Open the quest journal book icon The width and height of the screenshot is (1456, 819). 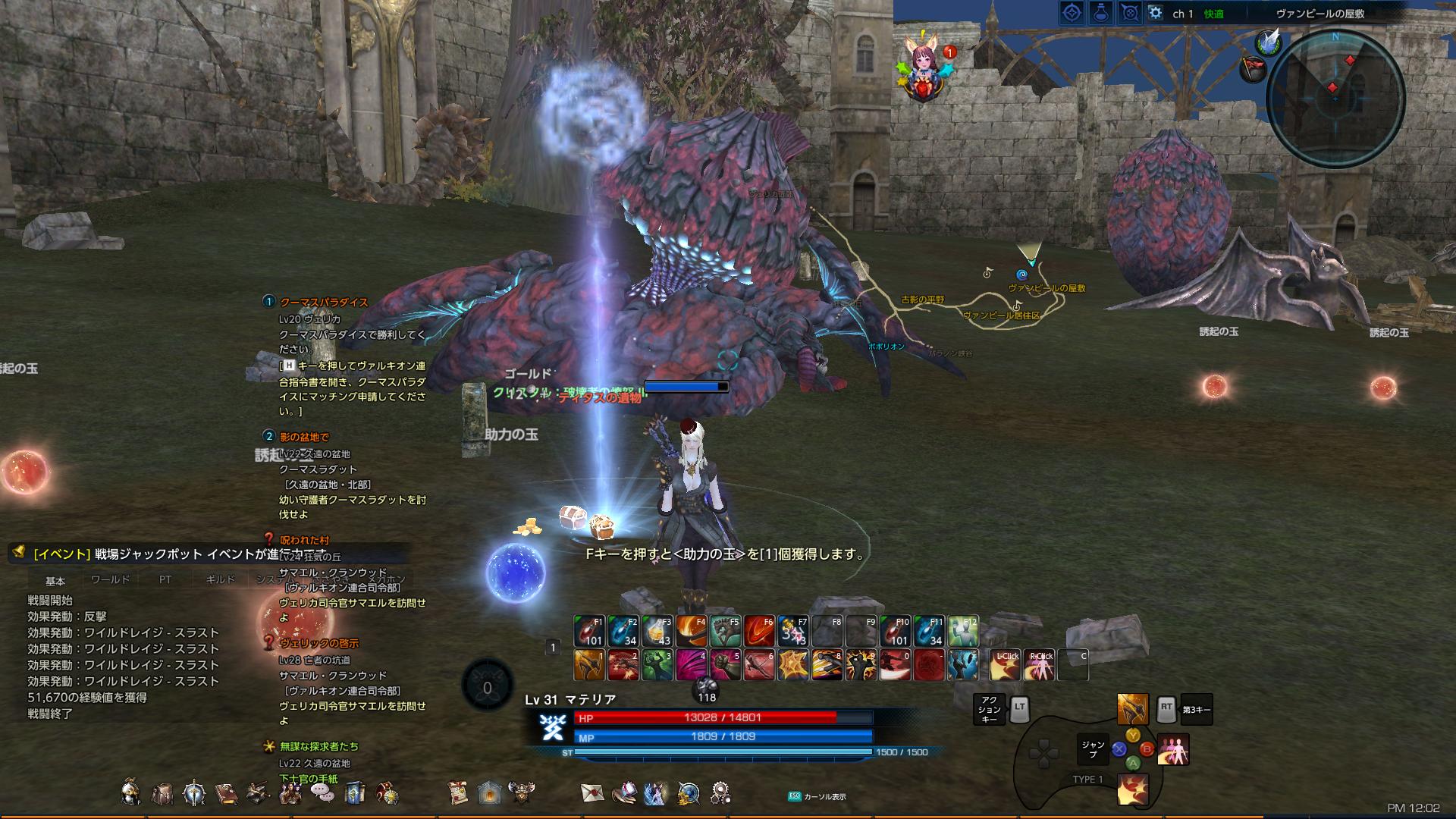225,793
